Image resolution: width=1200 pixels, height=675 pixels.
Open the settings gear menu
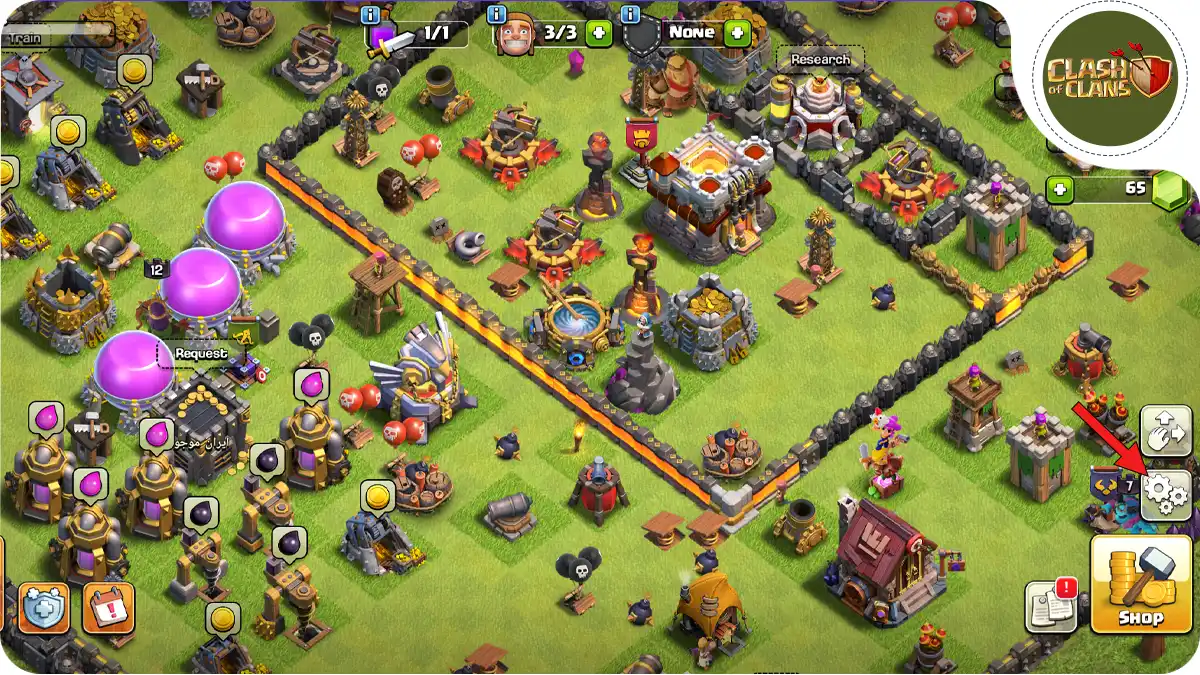pyautogui.click(x=1166, y=493)
